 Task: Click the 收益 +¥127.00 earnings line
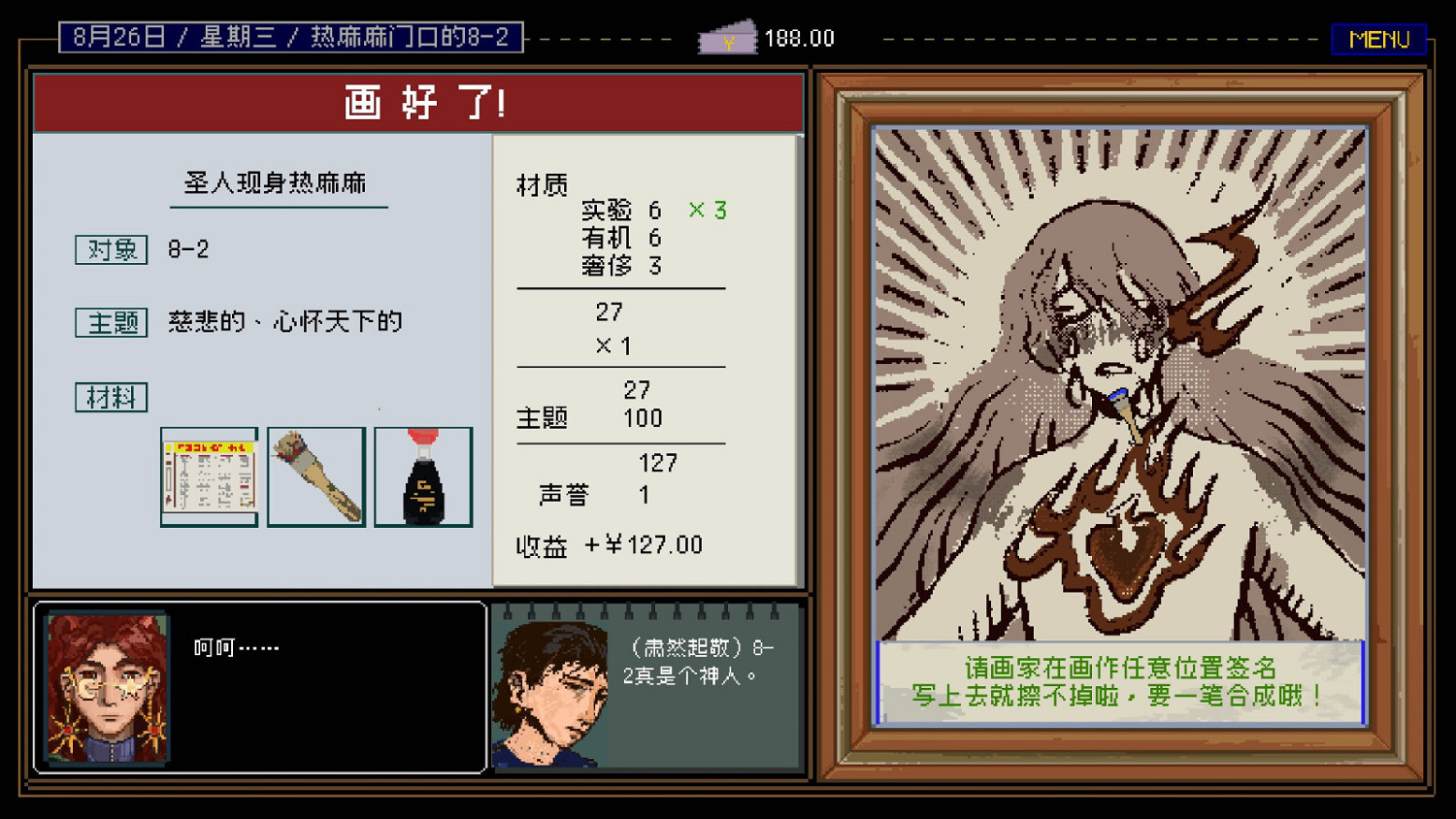608,544
